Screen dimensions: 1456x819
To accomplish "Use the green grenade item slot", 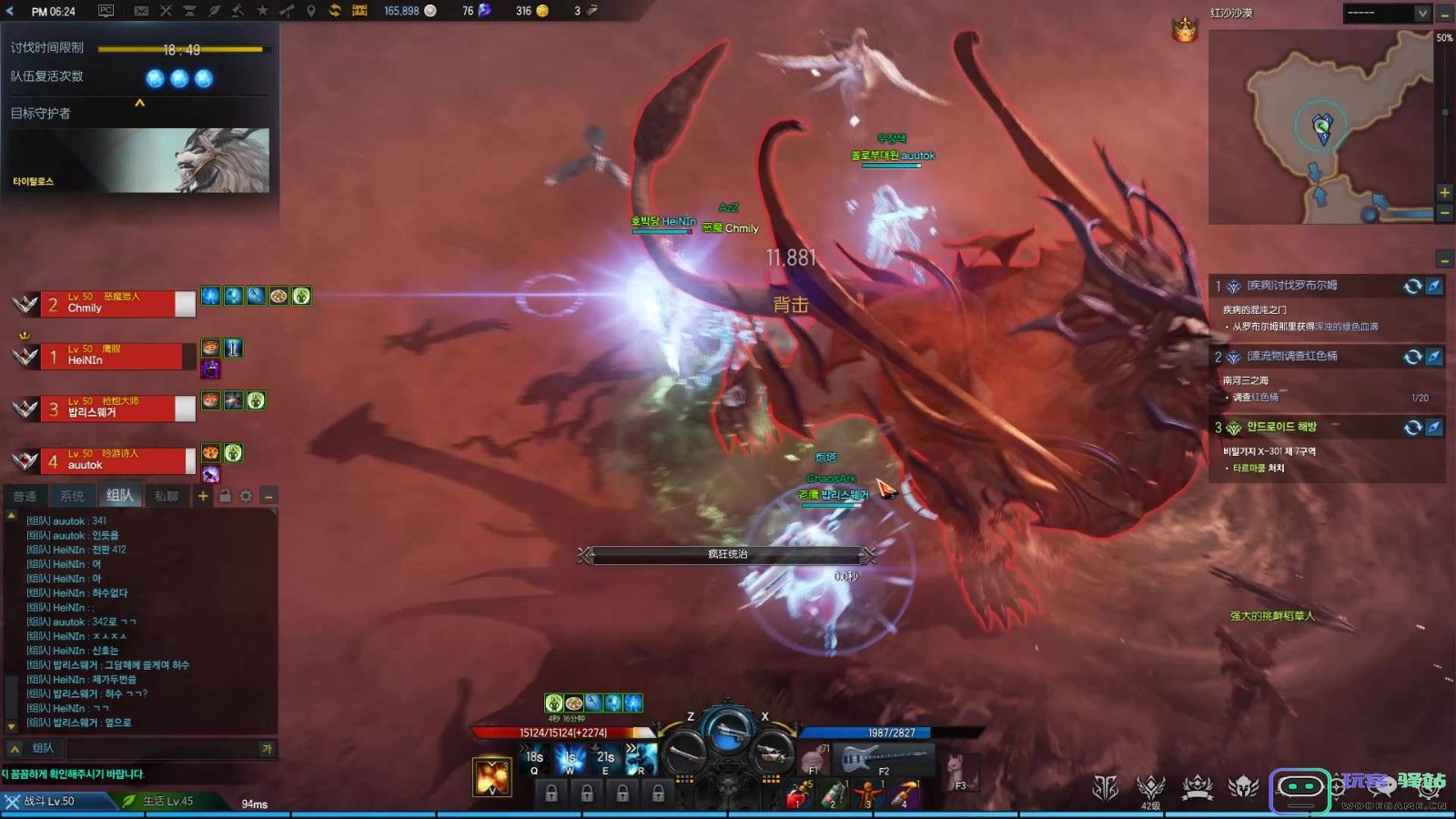I will tap(834, 795).
